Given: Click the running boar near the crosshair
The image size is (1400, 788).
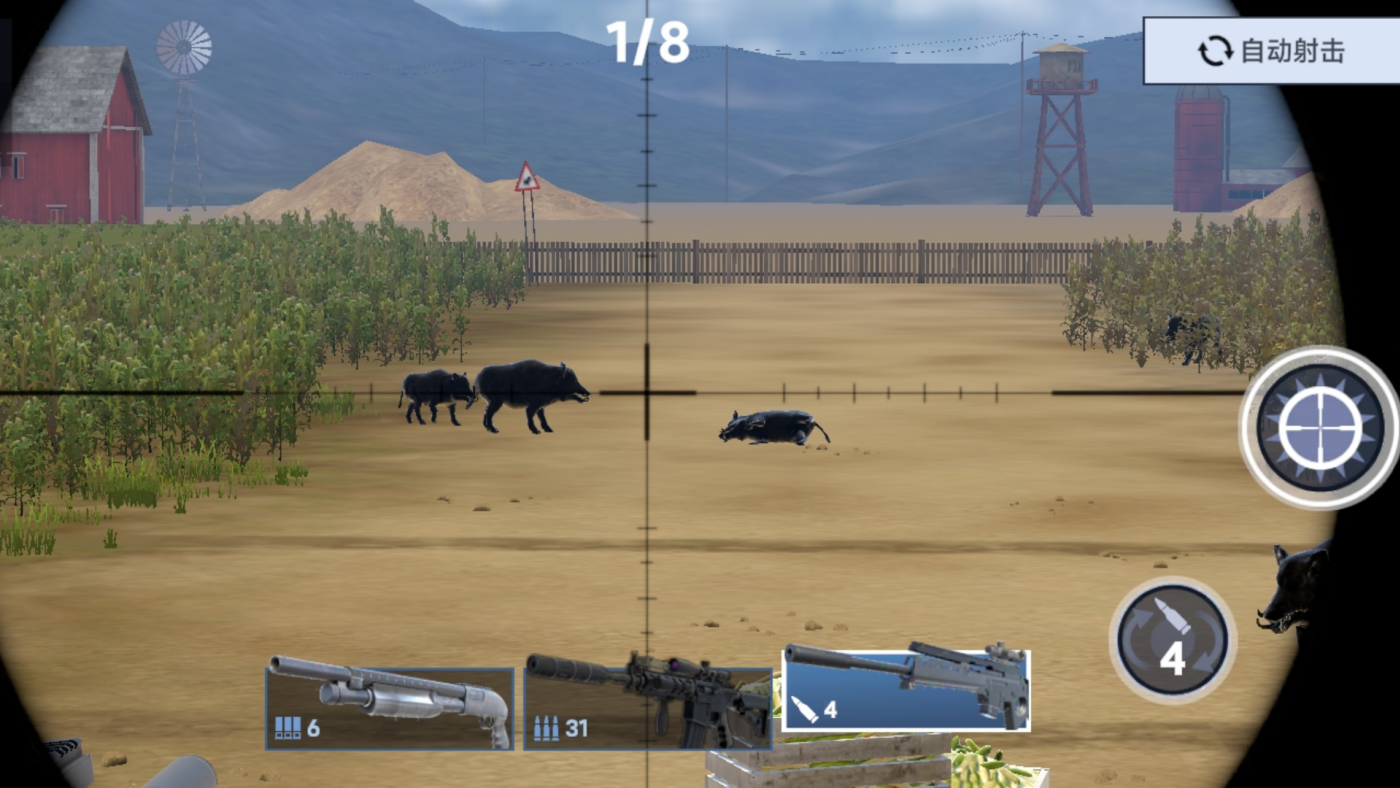Looking at the screenshot, I should coord(770,428).
